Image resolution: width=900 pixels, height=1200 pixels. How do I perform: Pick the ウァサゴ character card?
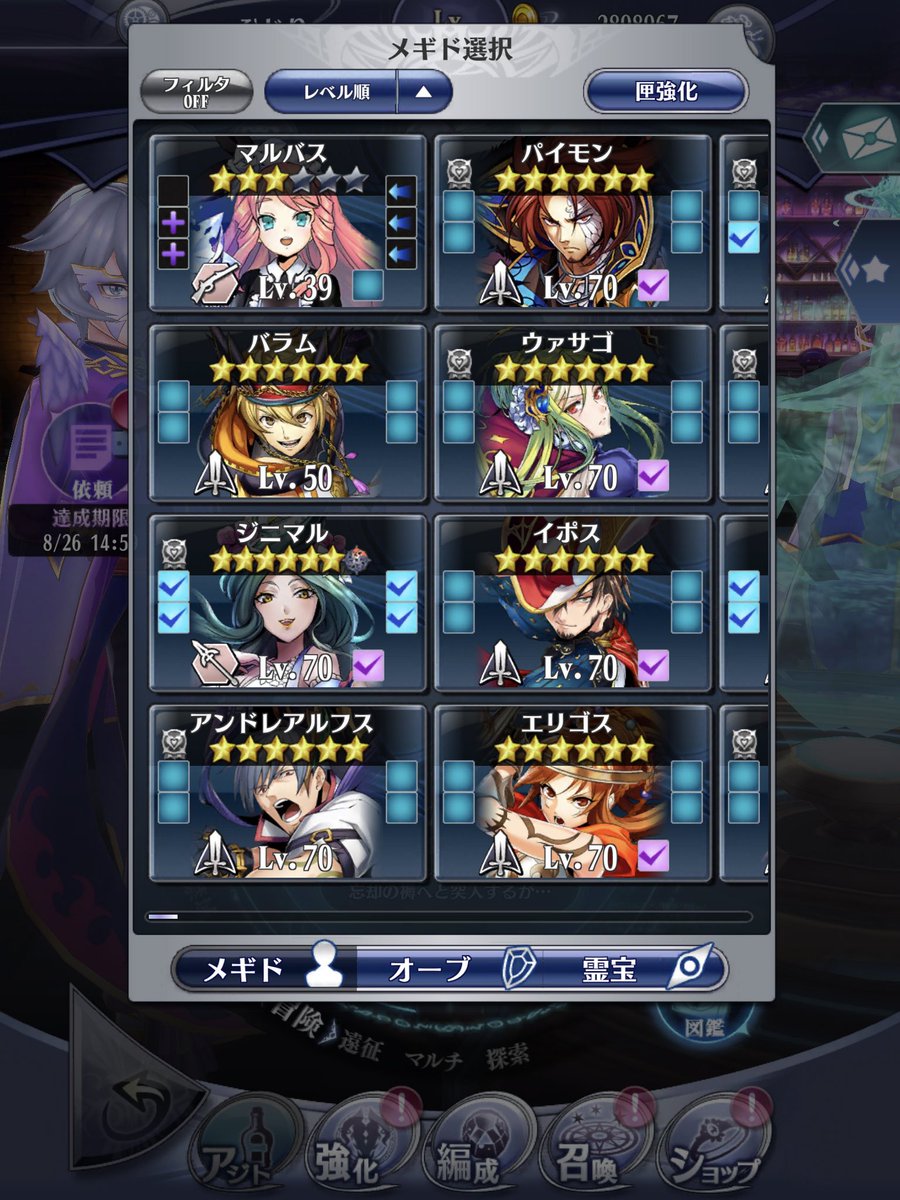(x=573, y=413)
